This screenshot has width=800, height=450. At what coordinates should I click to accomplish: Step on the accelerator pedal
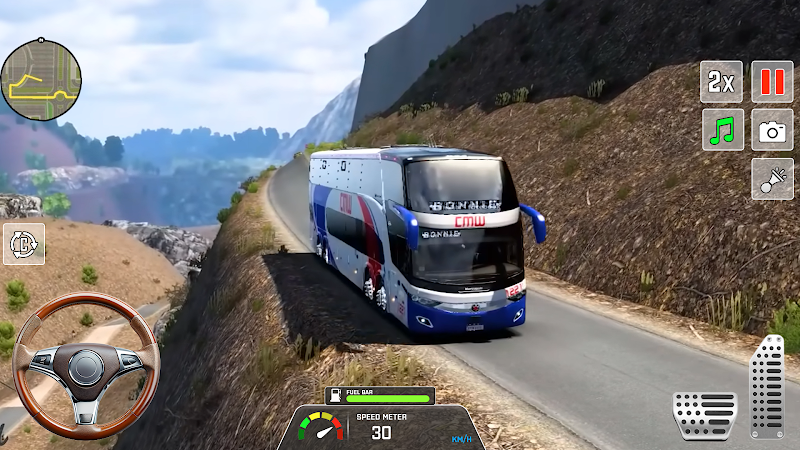coord(768,386)
